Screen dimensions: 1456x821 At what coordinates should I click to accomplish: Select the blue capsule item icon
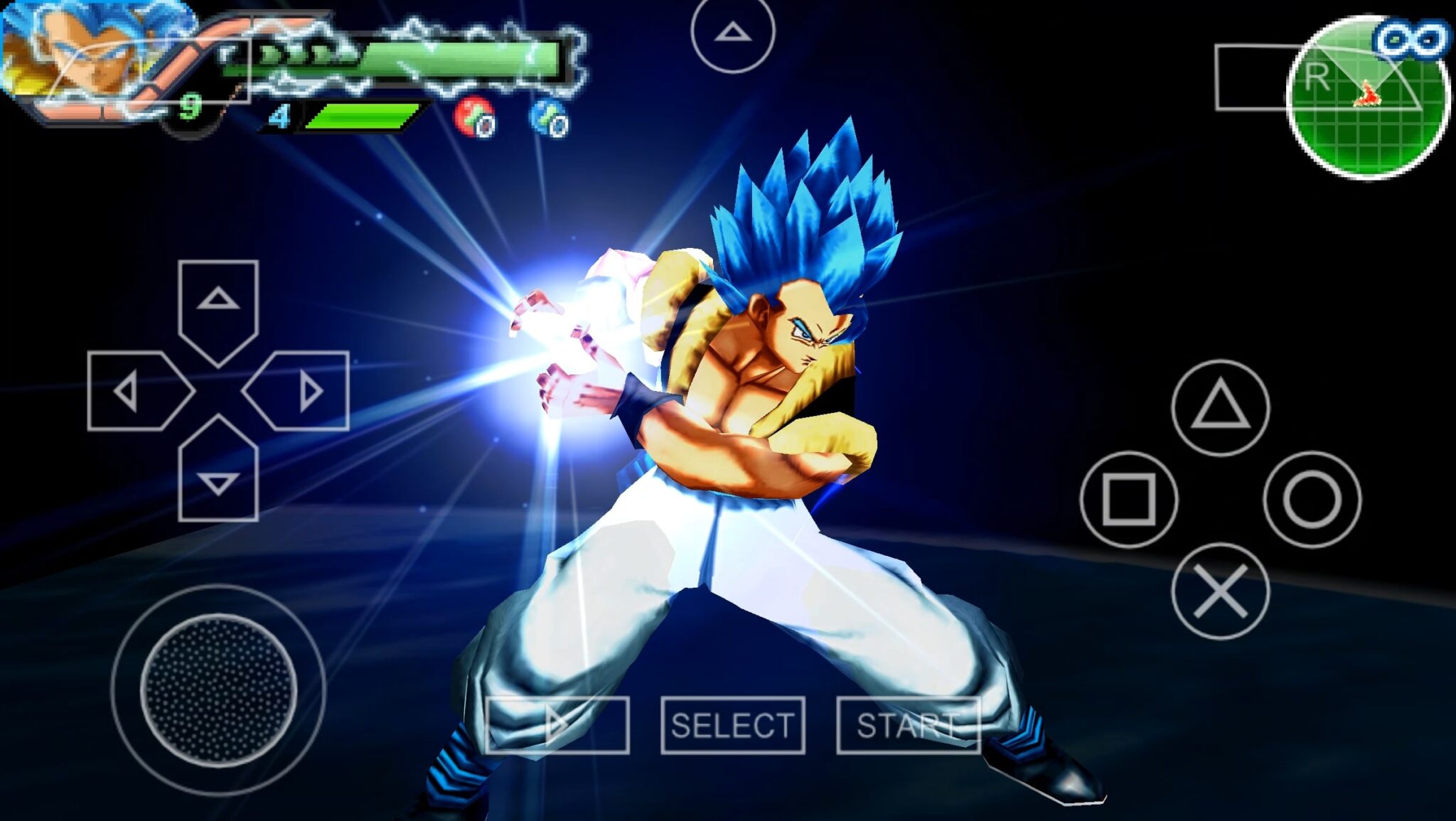550,117
